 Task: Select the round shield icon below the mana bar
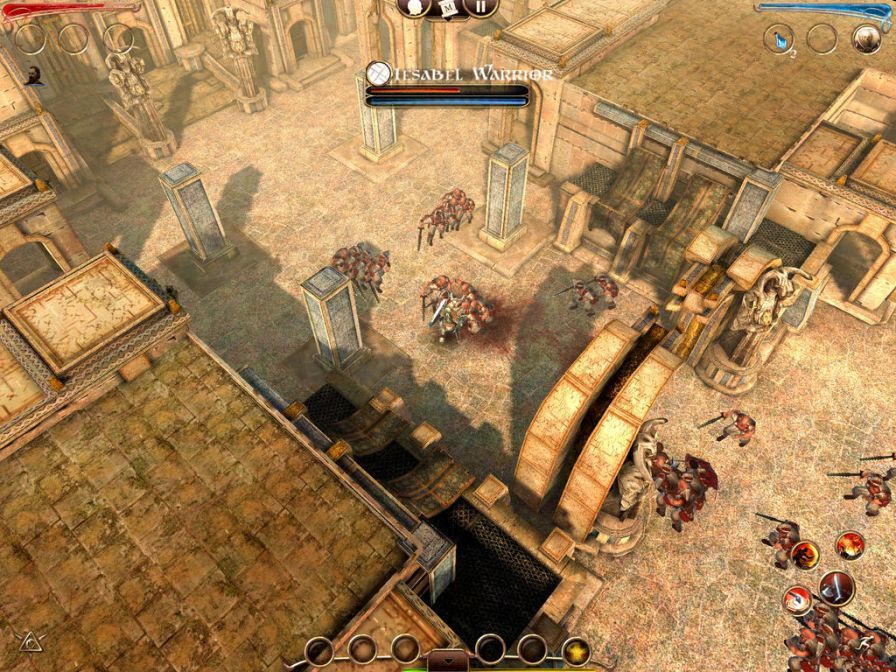coord(866,39)
